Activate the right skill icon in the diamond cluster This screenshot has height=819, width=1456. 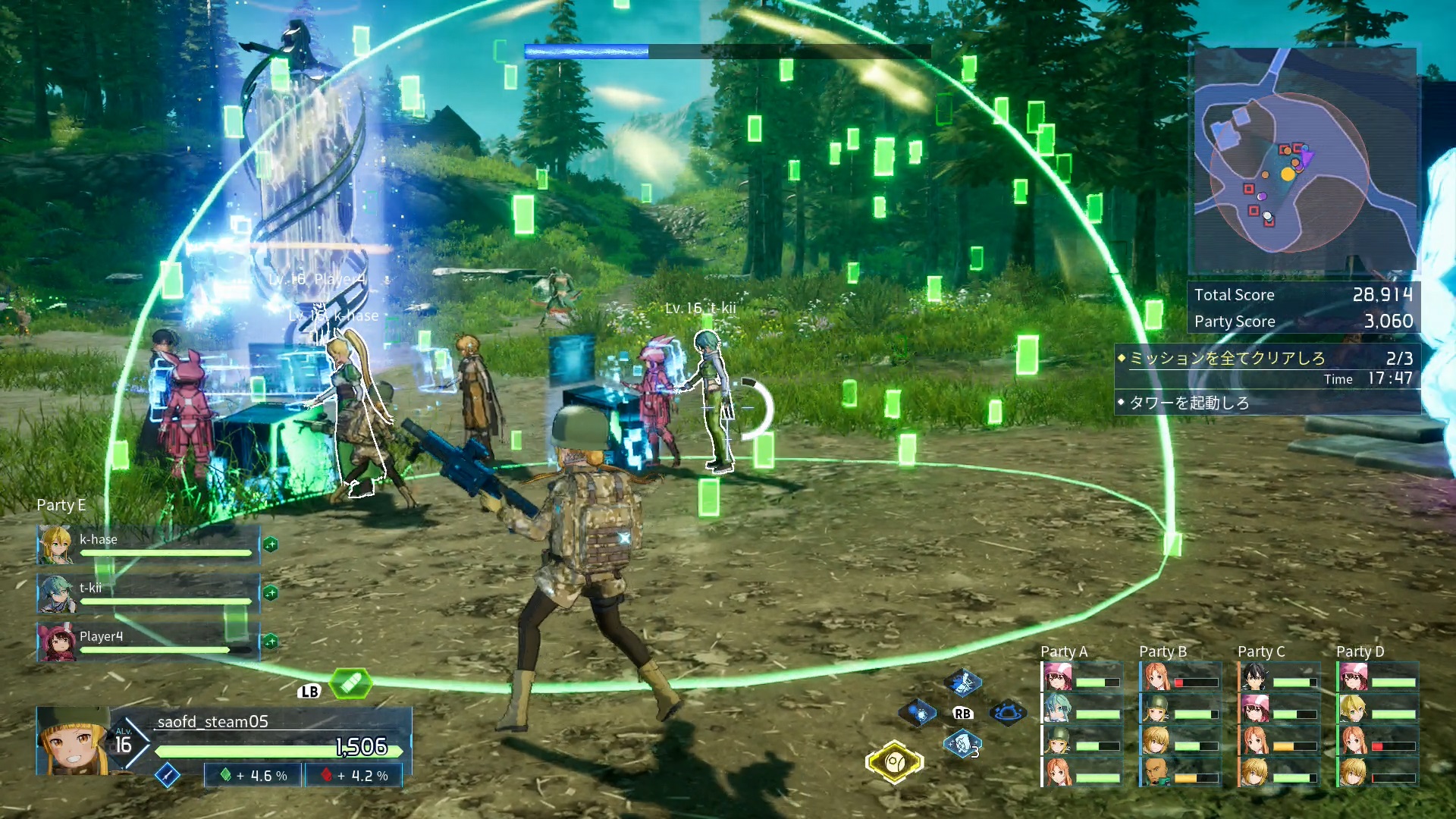tap(1008, 713)
